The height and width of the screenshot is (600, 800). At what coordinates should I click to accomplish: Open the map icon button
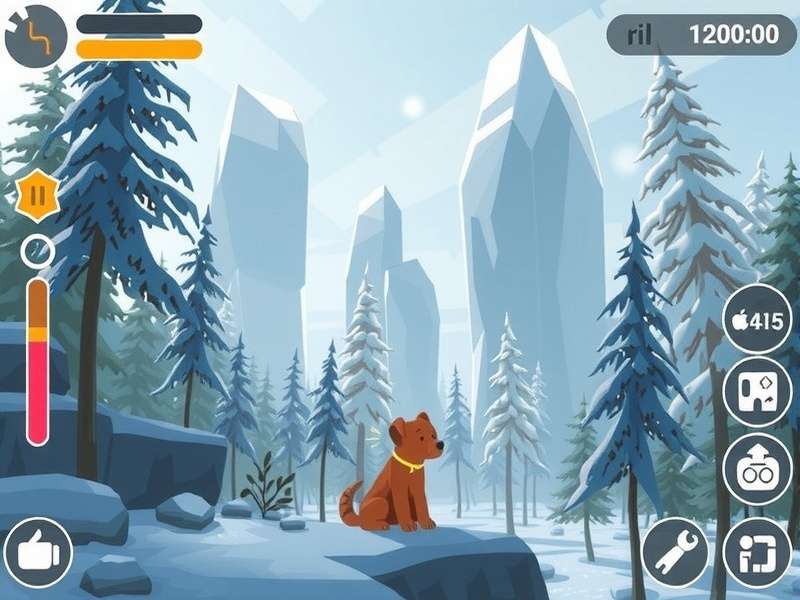[757, 392]
